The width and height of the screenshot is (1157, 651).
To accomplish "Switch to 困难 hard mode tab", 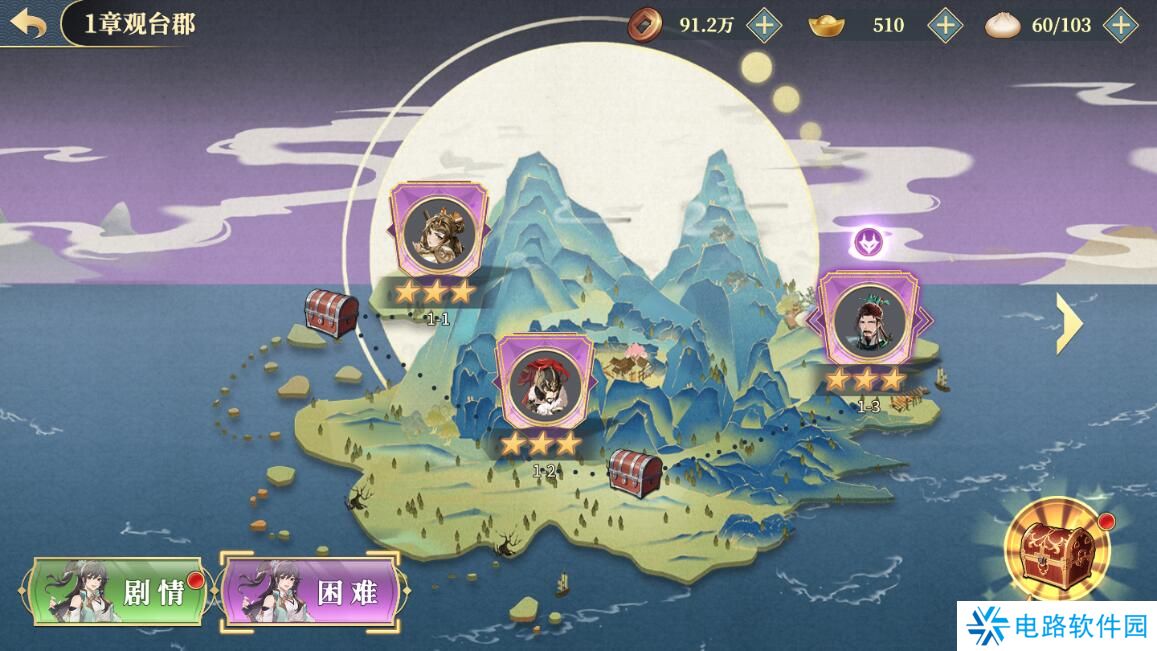I will 312,592.
